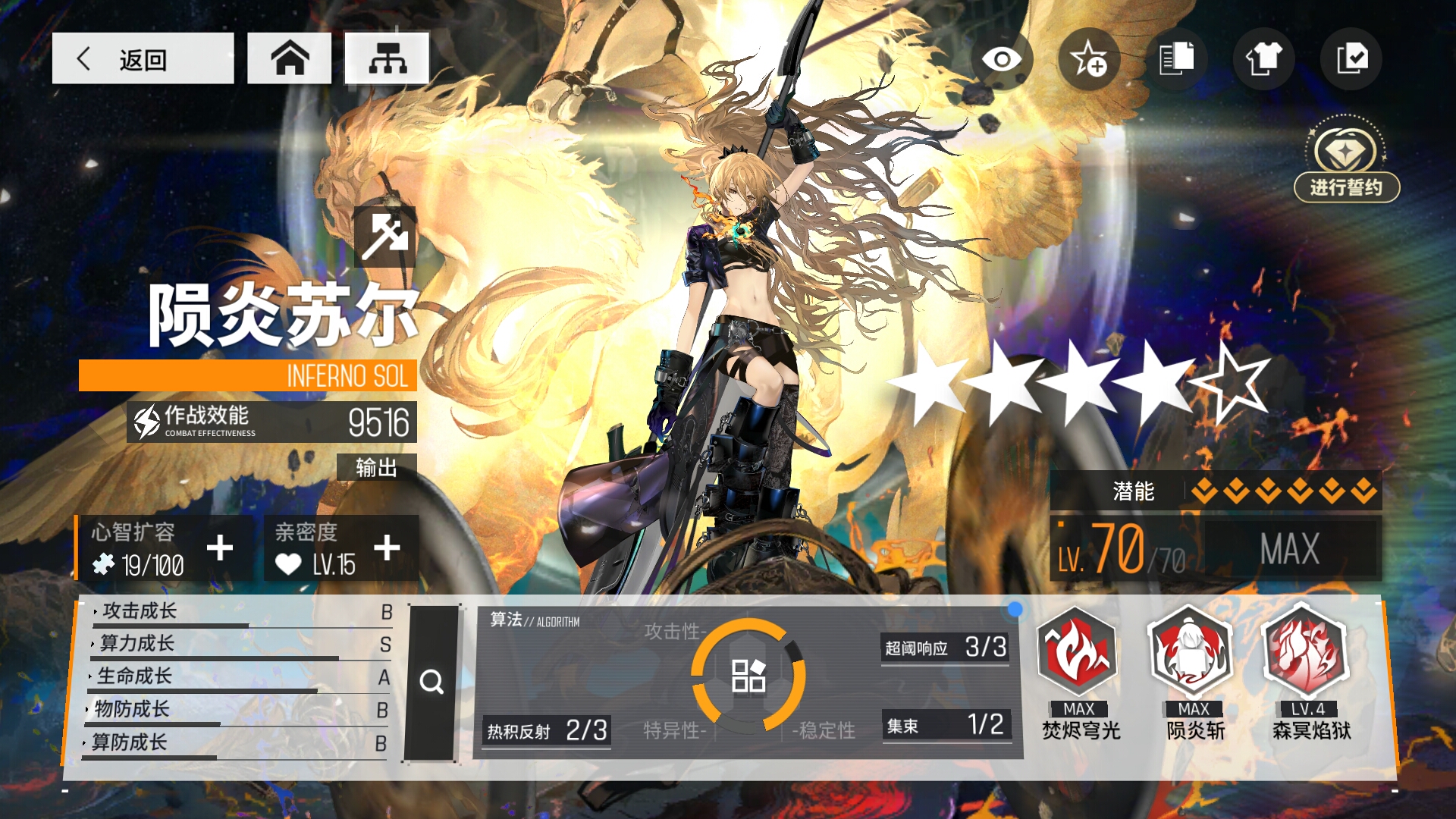The height and width of the screenshot is (819, 1456).
Task: Open the magnifier stats detail button
Action: (431, 682)
